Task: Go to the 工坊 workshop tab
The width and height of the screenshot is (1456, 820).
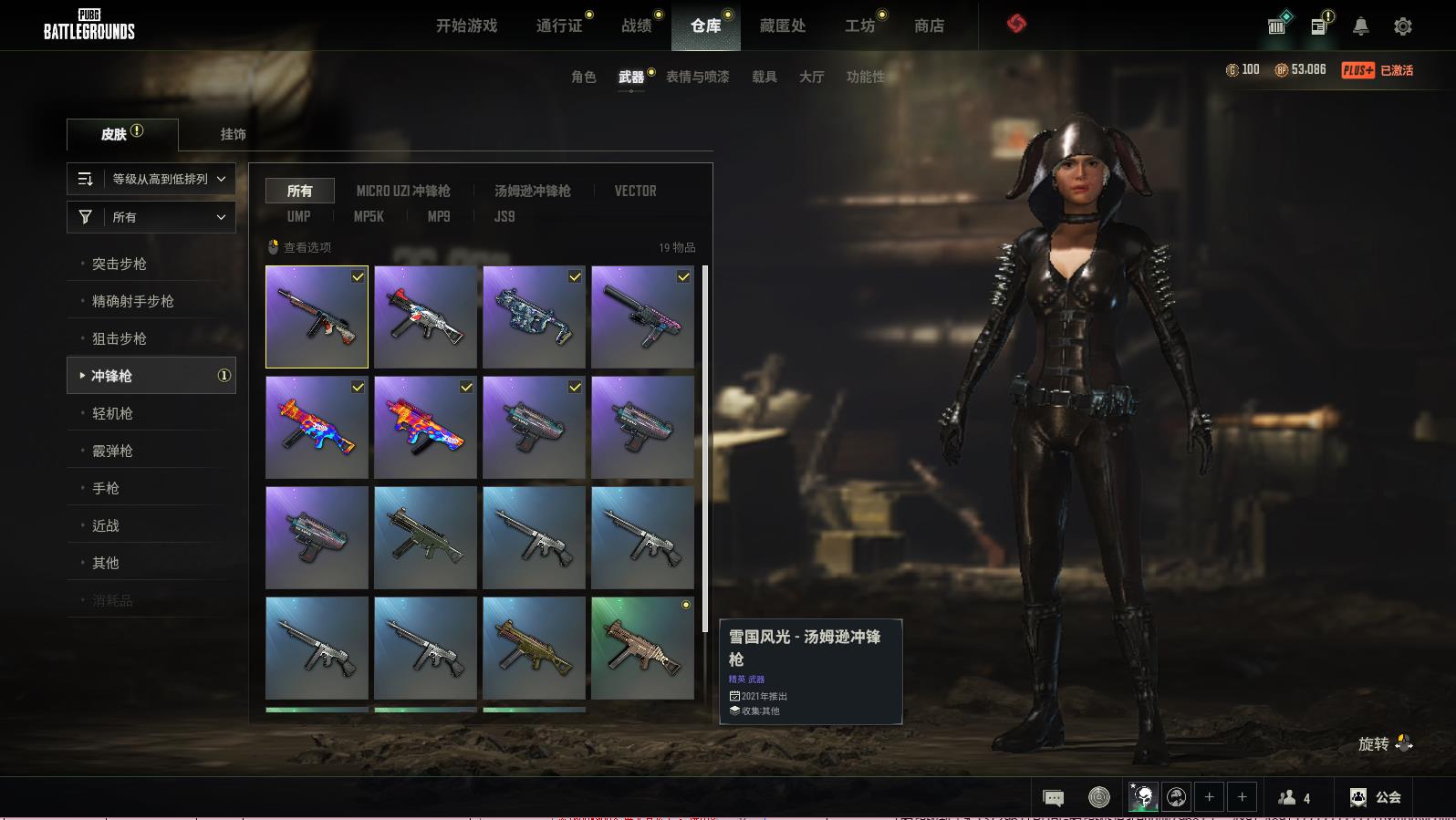Action: click(x=859, y=26)
